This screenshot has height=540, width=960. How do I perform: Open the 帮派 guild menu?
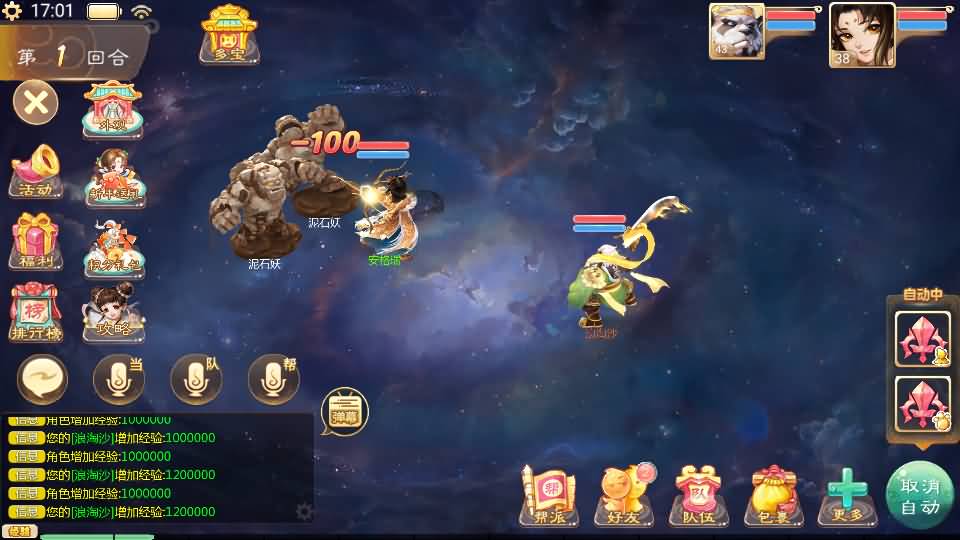548,495
